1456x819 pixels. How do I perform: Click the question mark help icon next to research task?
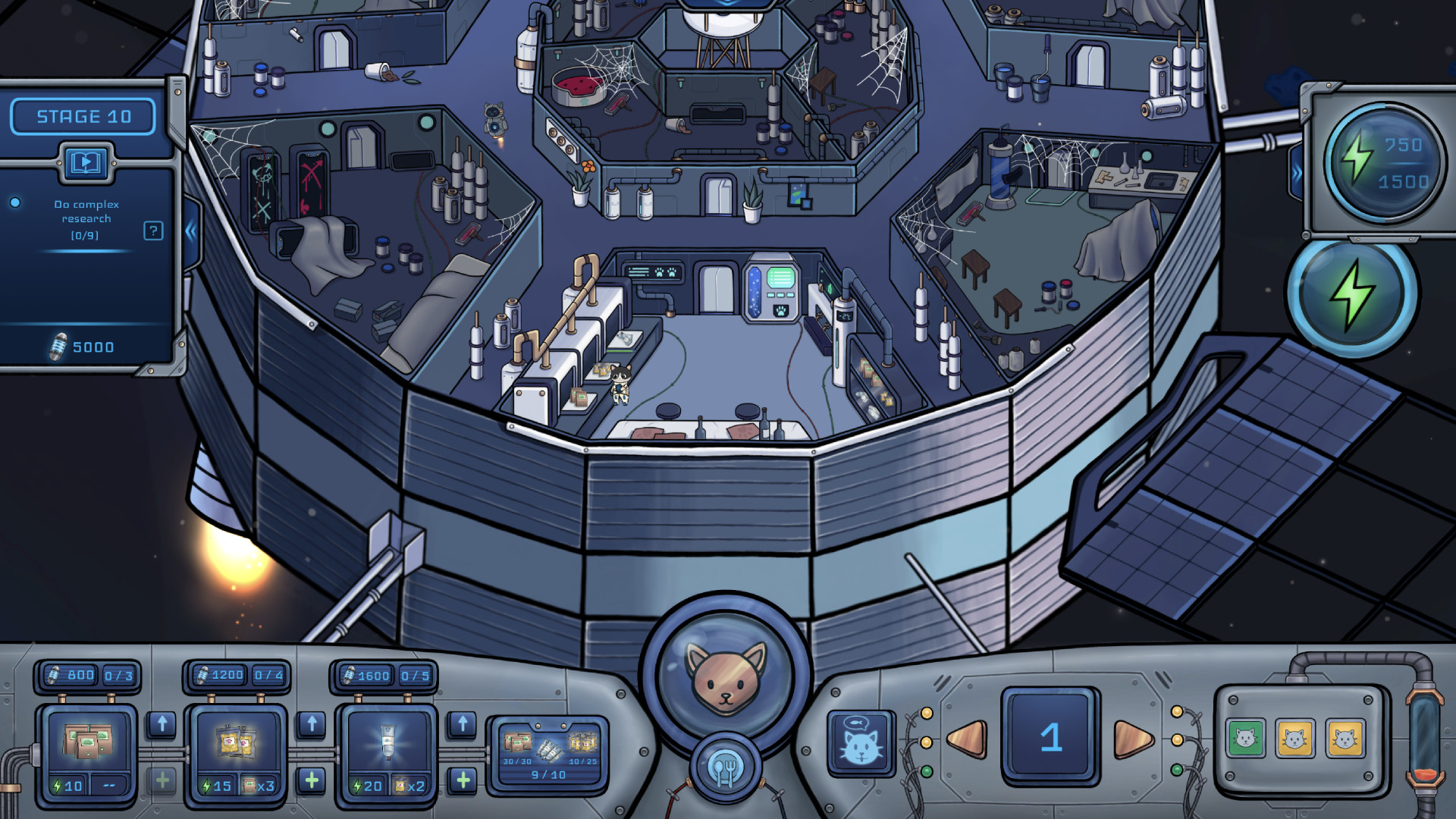(154, 231)
